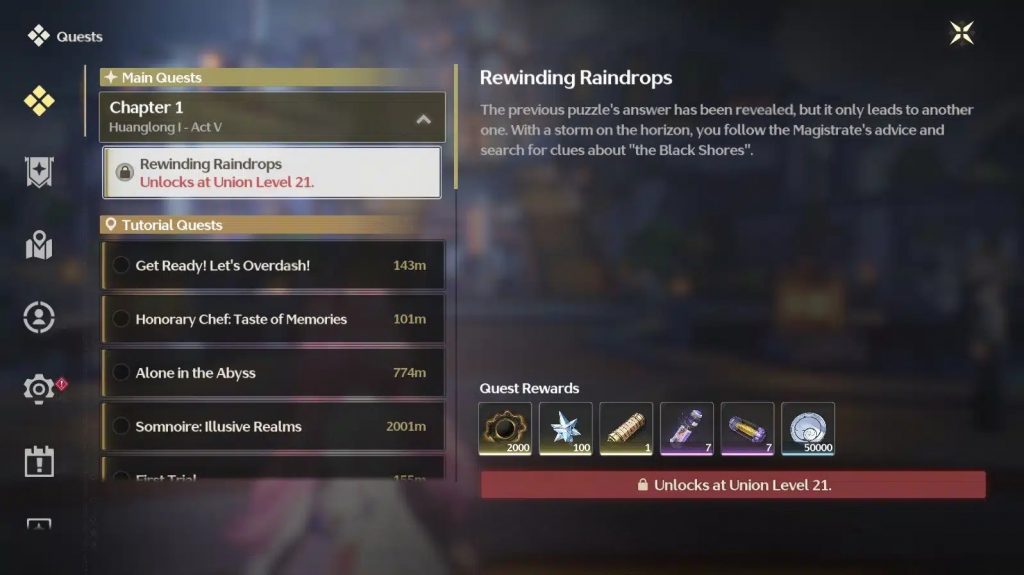
Task: Inspect the 100 star crystal reward
Action: pyautogui.click(x=566, y=429)
